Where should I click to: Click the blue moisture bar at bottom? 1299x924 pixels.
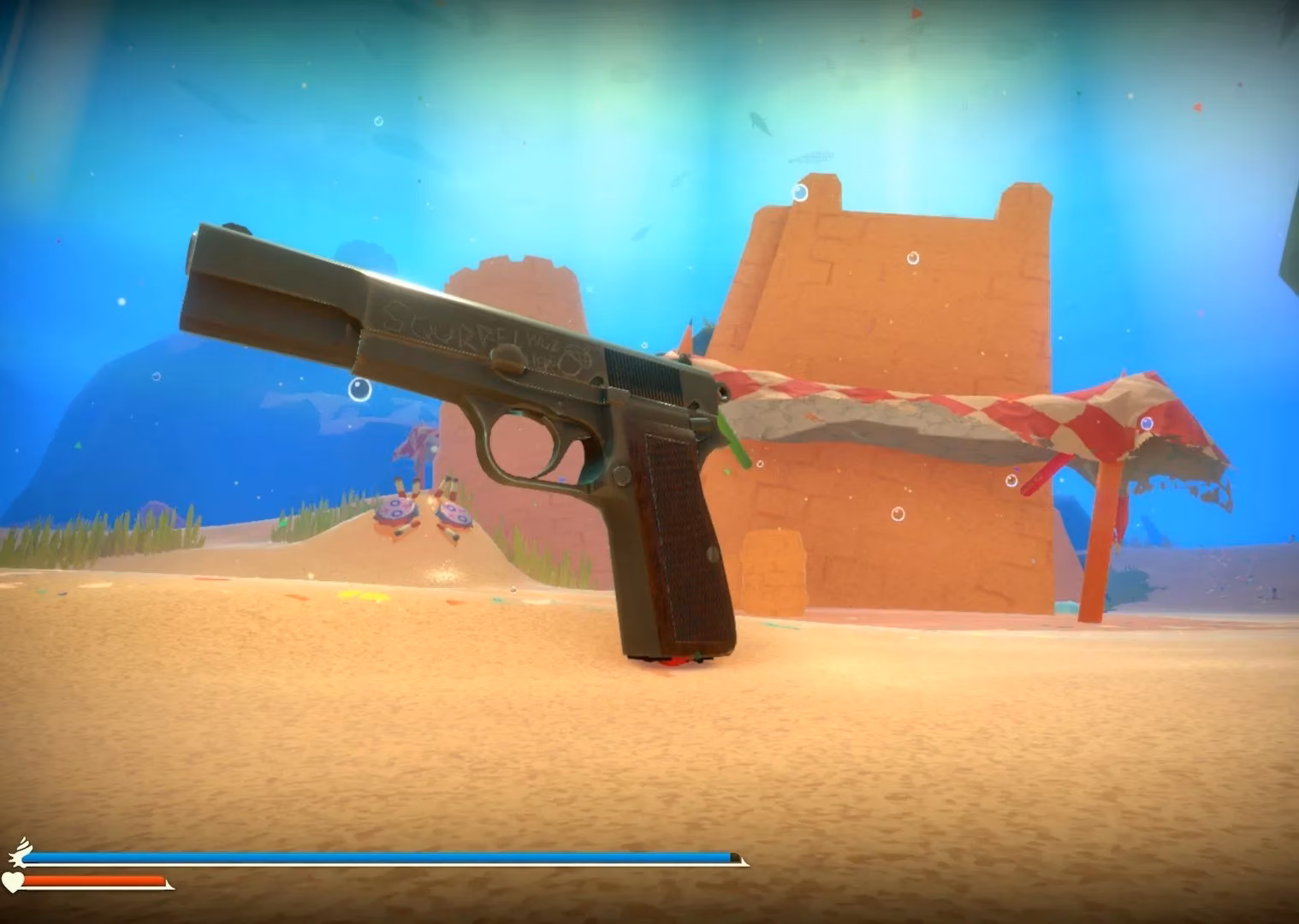coord(385,855)
